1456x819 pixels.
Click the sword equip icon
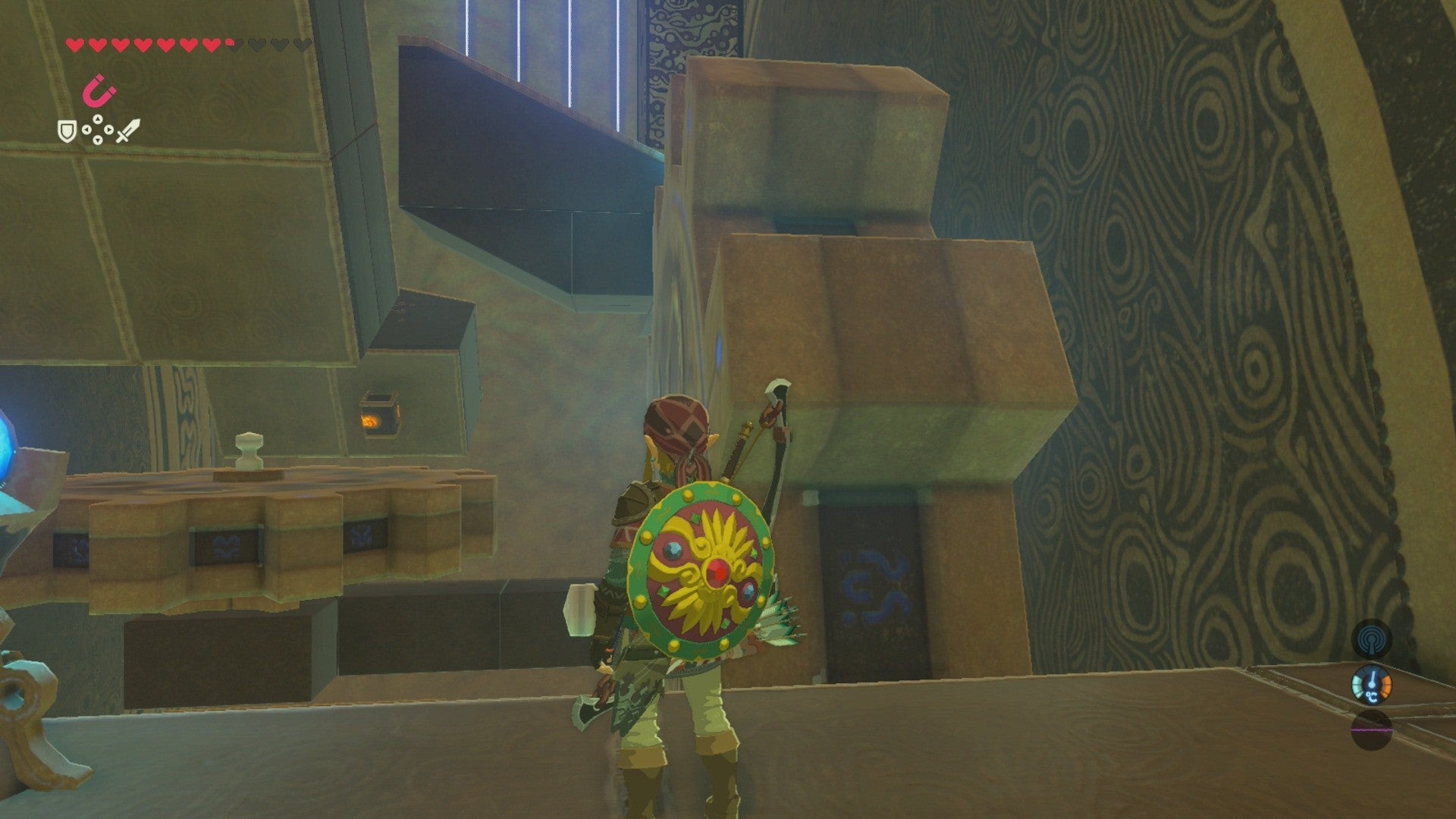click(x=127, y=131)
